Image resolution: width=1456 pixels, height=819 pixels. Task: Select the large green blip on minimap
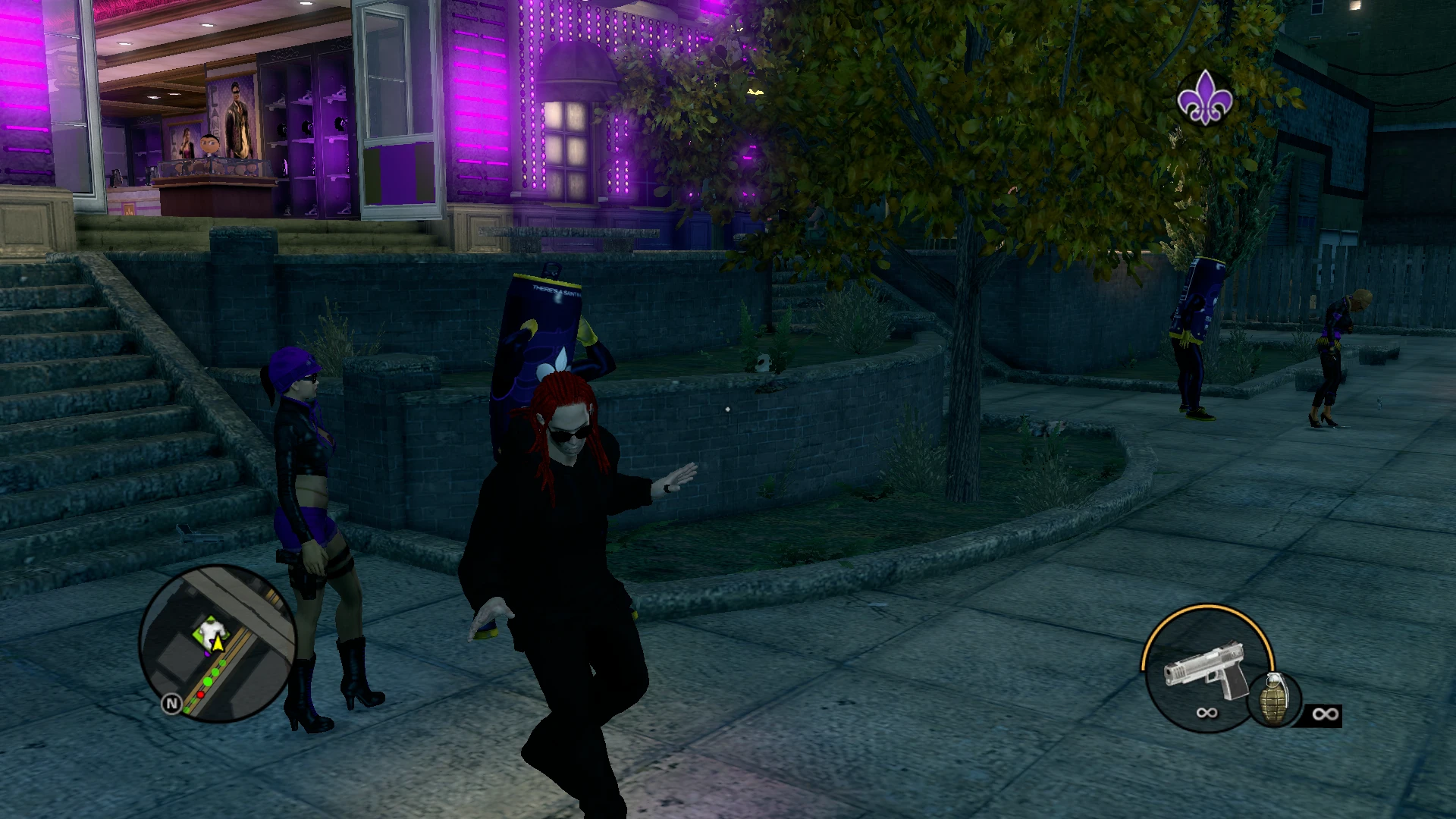coord(209,680)
